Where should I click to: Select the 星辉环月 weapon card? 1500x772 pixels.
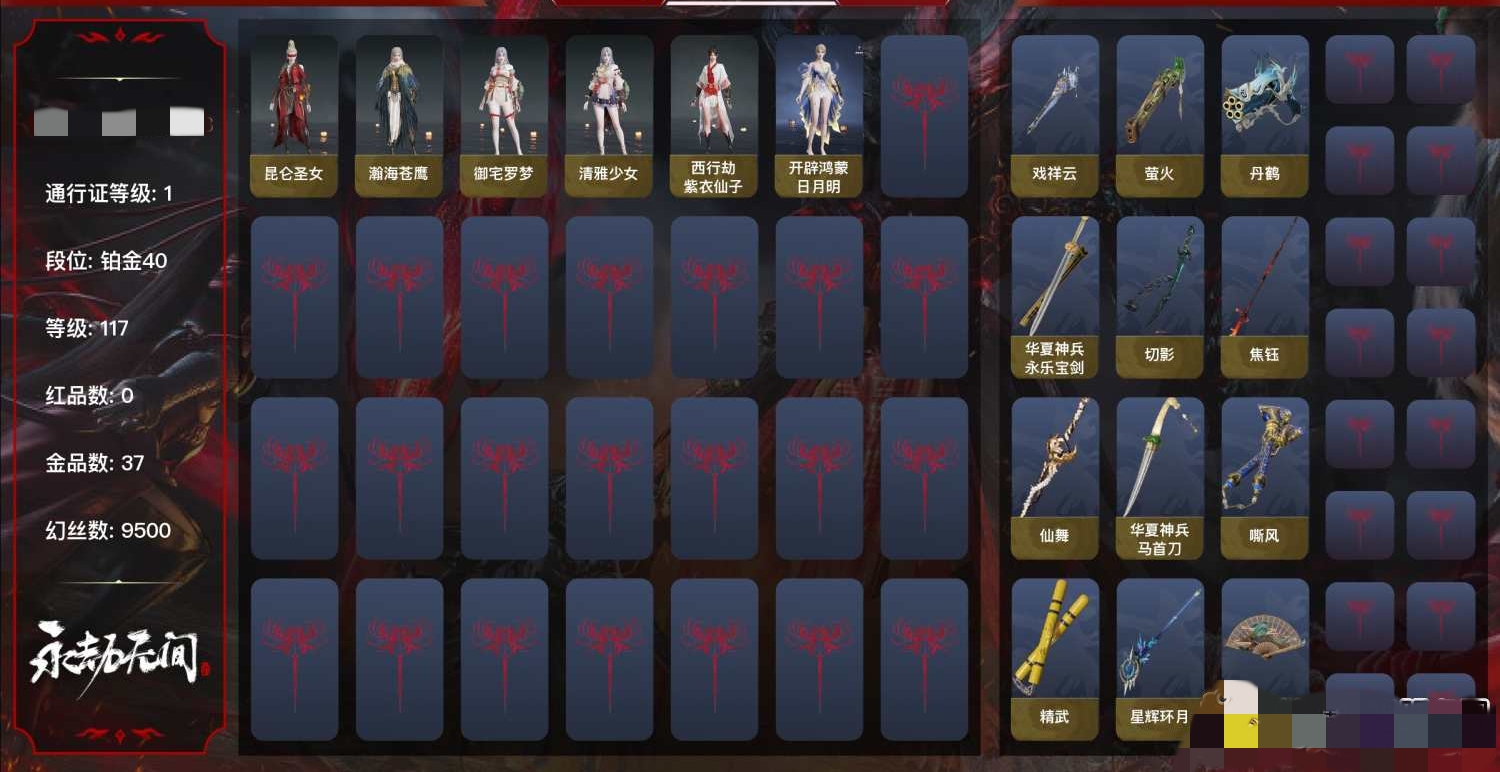(x=1160, y=659)
